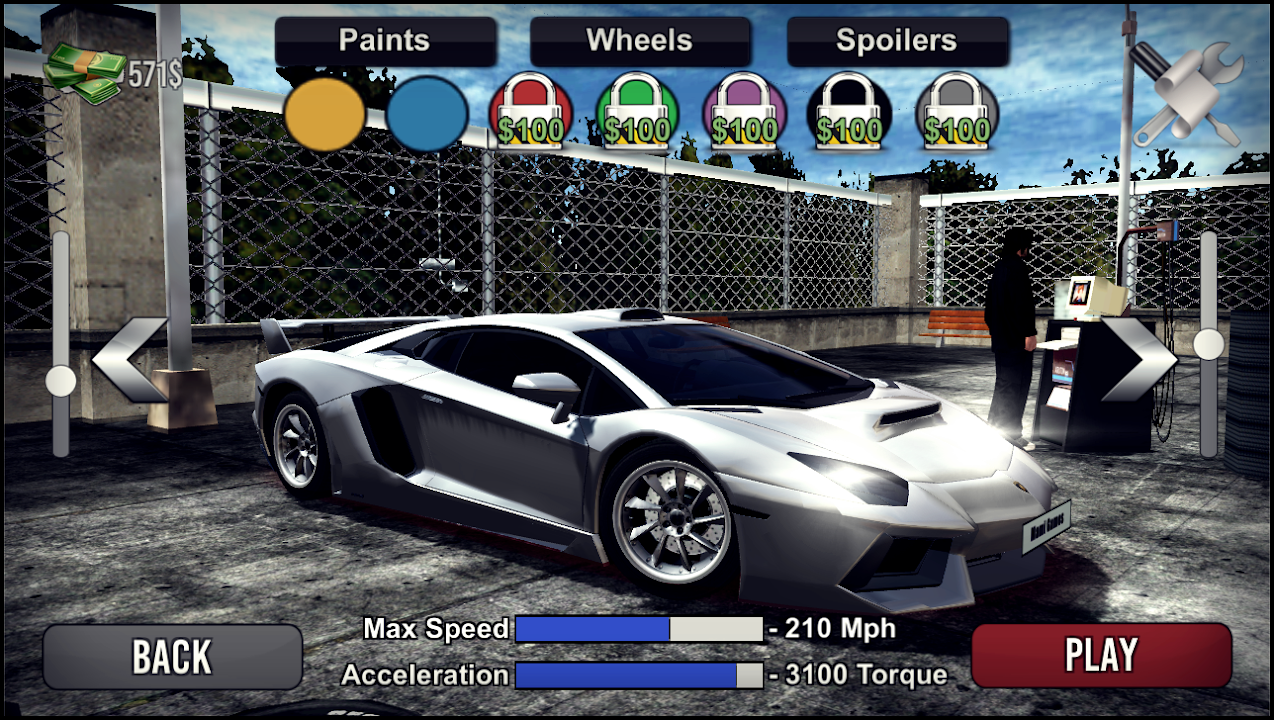Screen dimensions: 1274x720
Task: Unlock the purple paint swatch
Action: (743, 114)
